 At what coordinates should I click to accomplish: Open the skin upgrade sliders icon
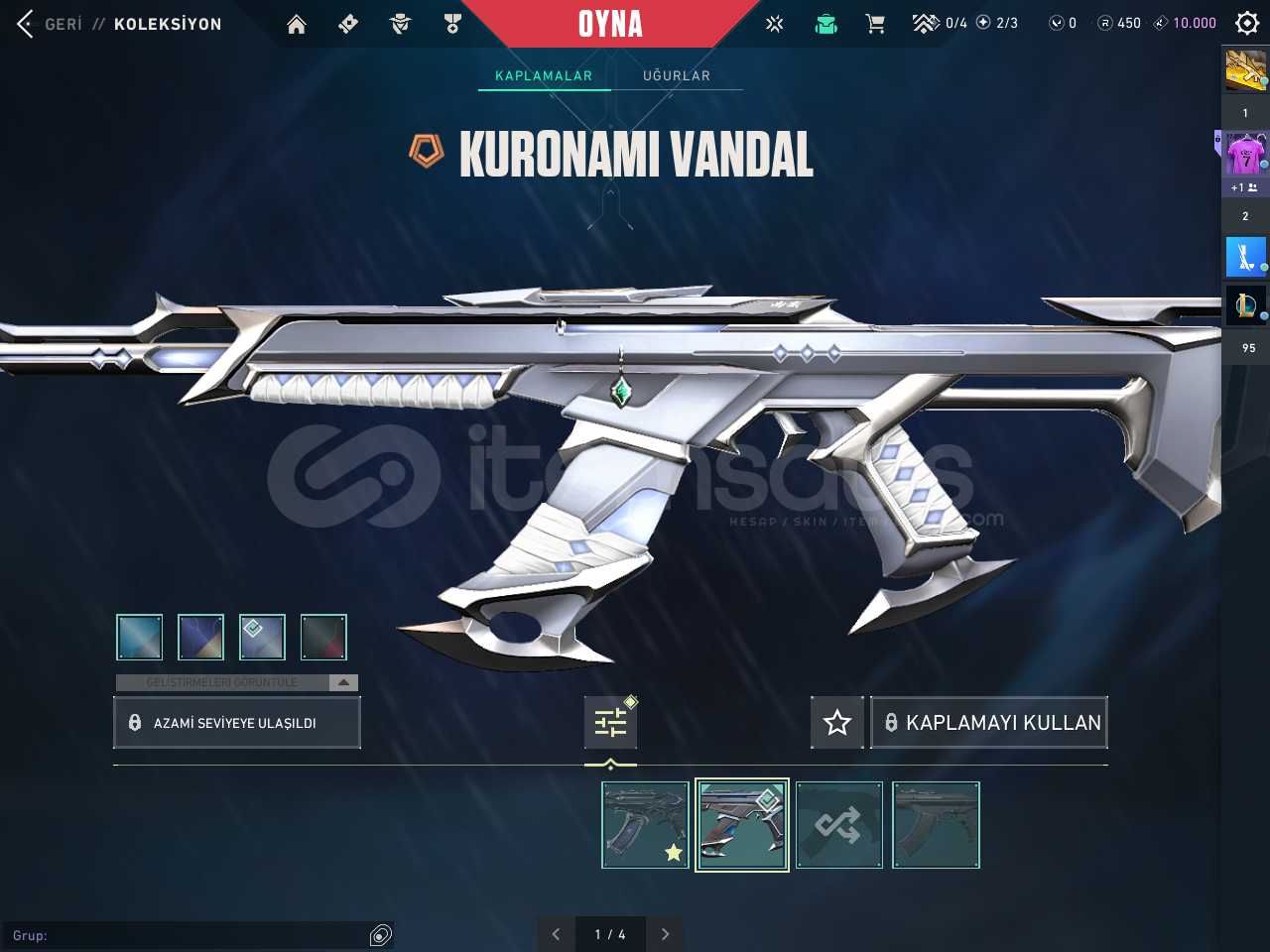611,722
